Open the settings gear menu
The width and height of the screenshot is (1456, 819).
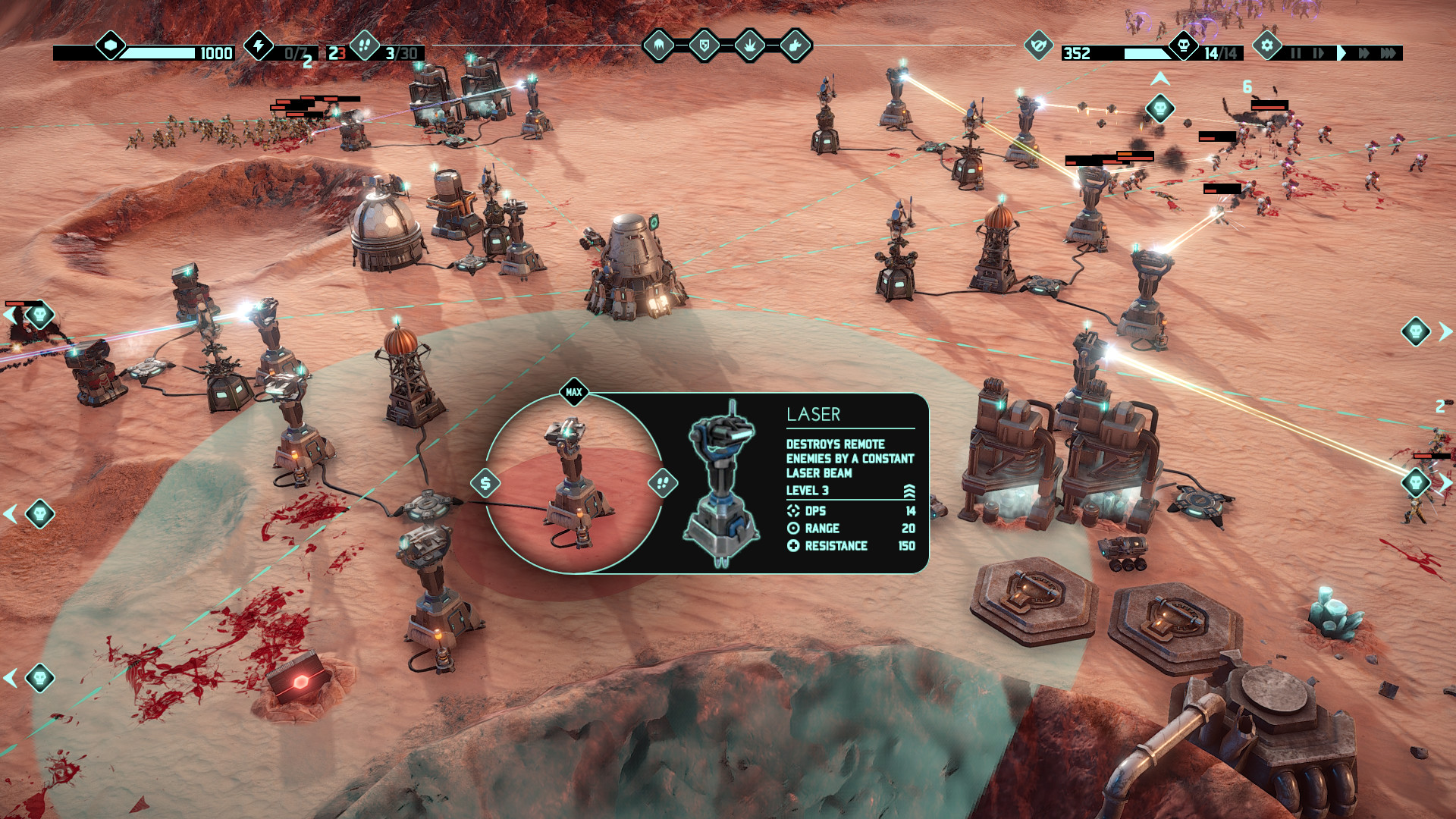(x=1266, y=45)
